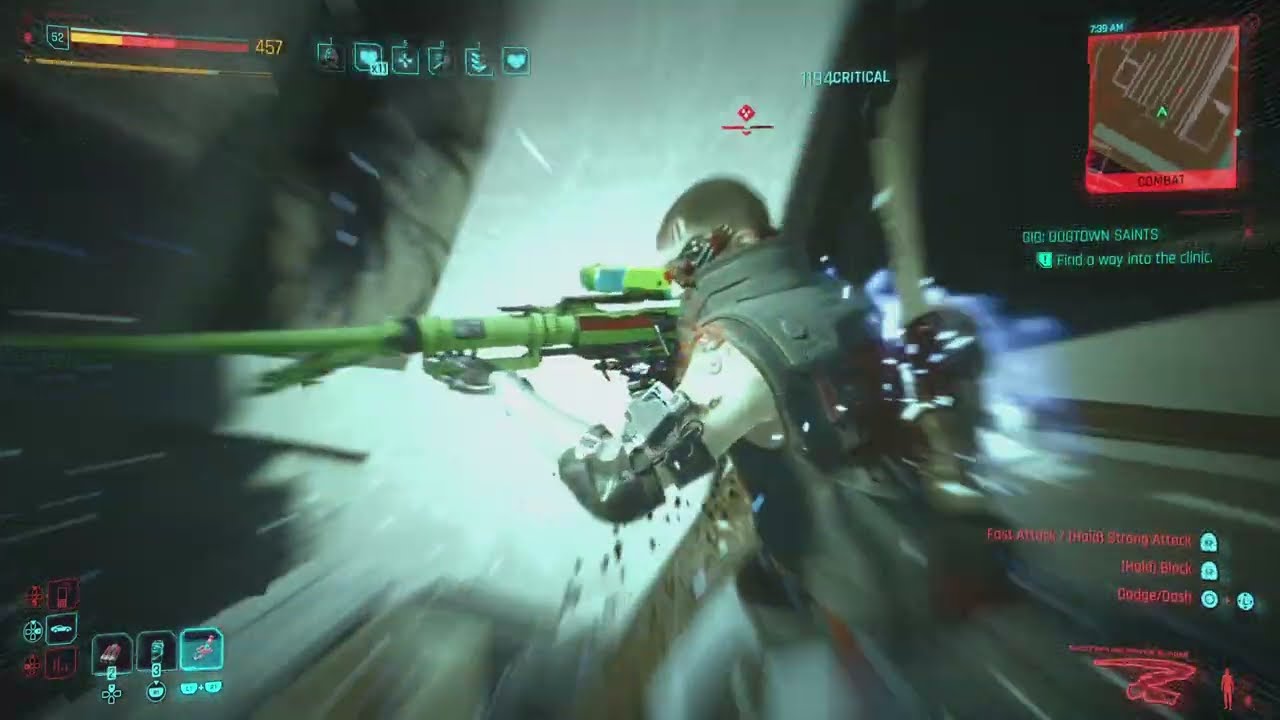Open the red quest tracker expander below the car
The width and height of the screenshot is (1280, 720).
pos(63,664)
